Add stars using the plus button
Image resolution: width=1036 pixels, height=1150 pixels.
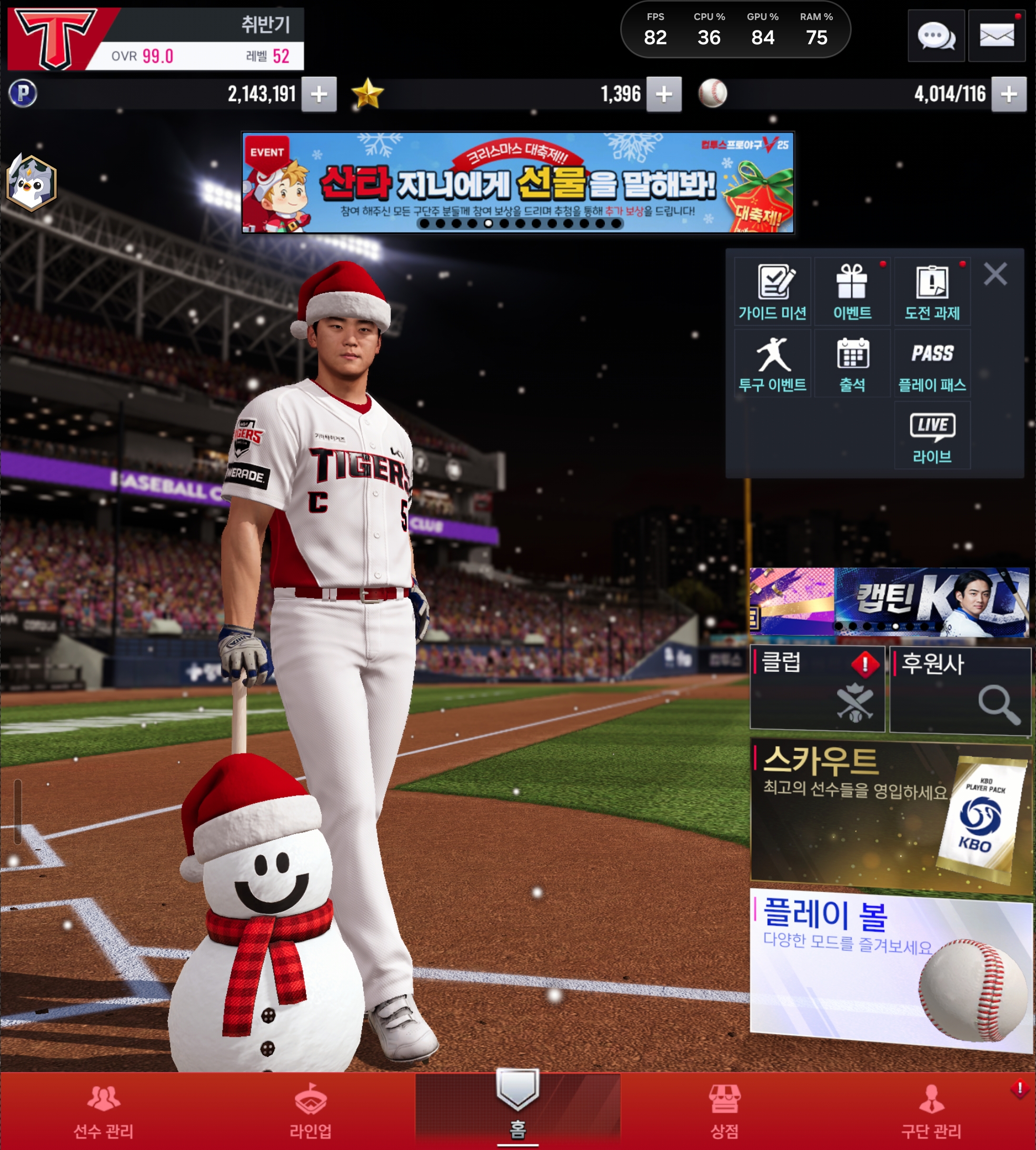[x=664, y=94]
